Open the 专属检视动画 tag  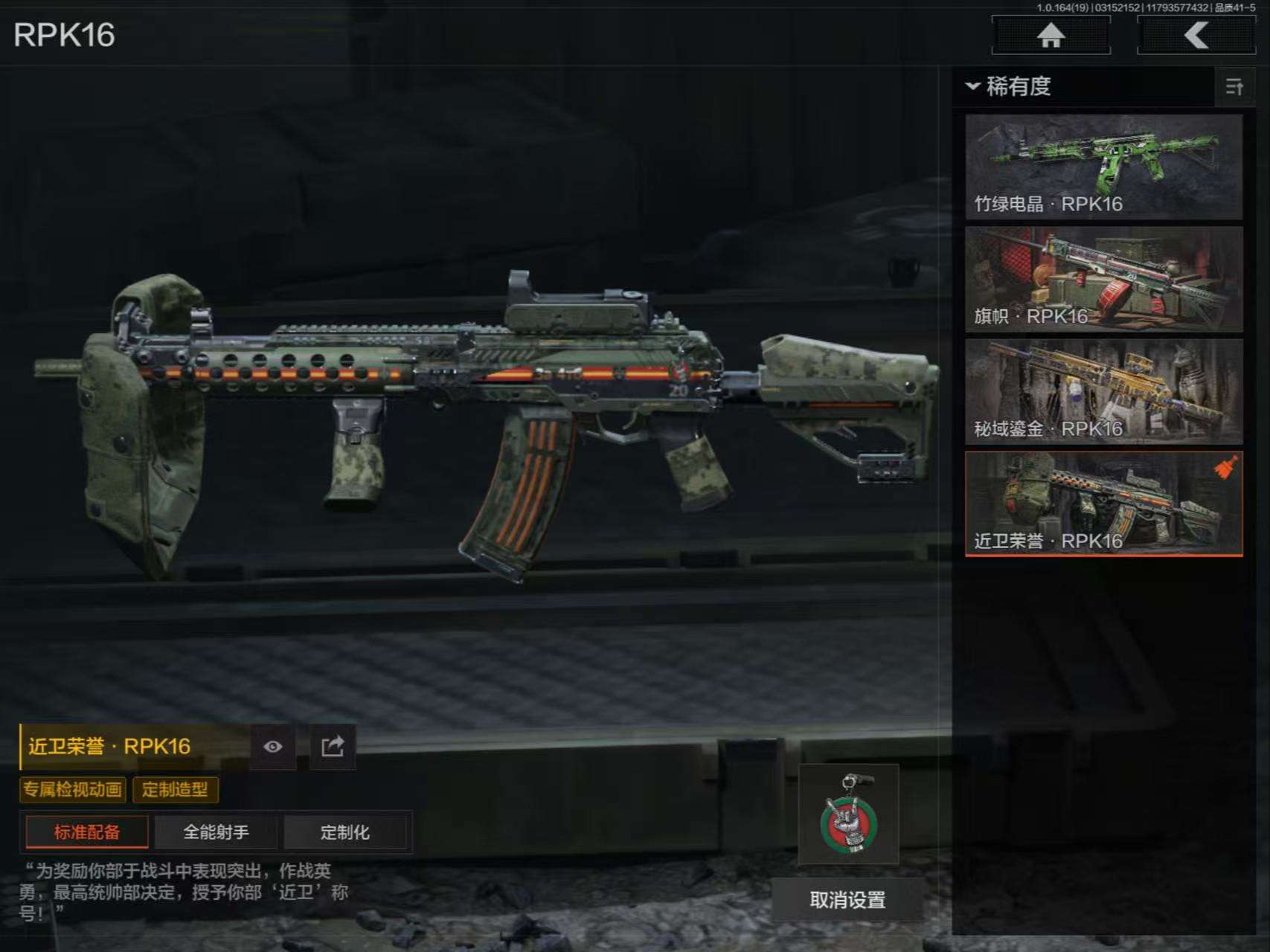pos(73,790)
